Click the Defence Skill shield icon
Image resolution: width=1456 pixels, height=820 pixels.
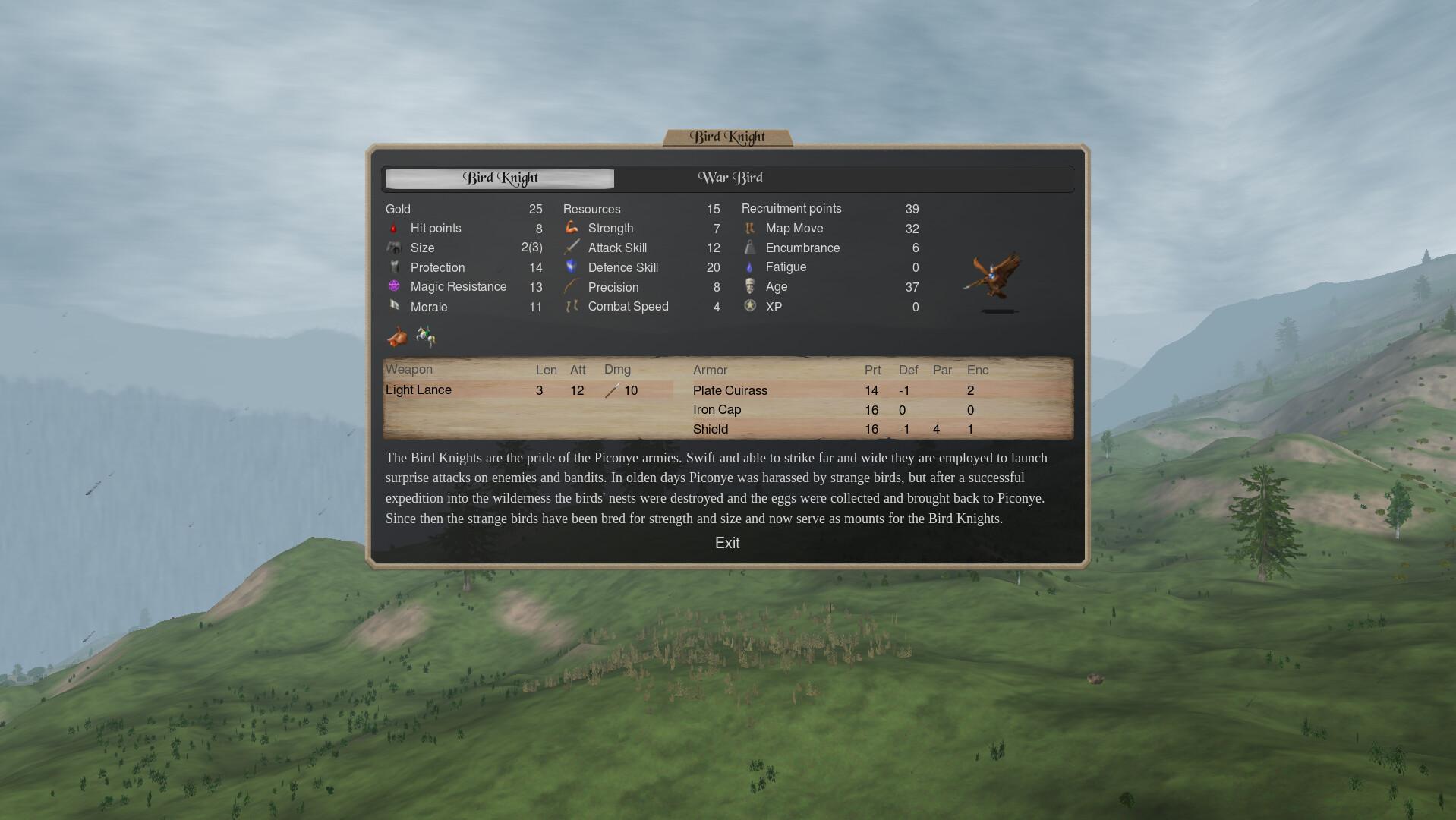[x=572, y=267]
